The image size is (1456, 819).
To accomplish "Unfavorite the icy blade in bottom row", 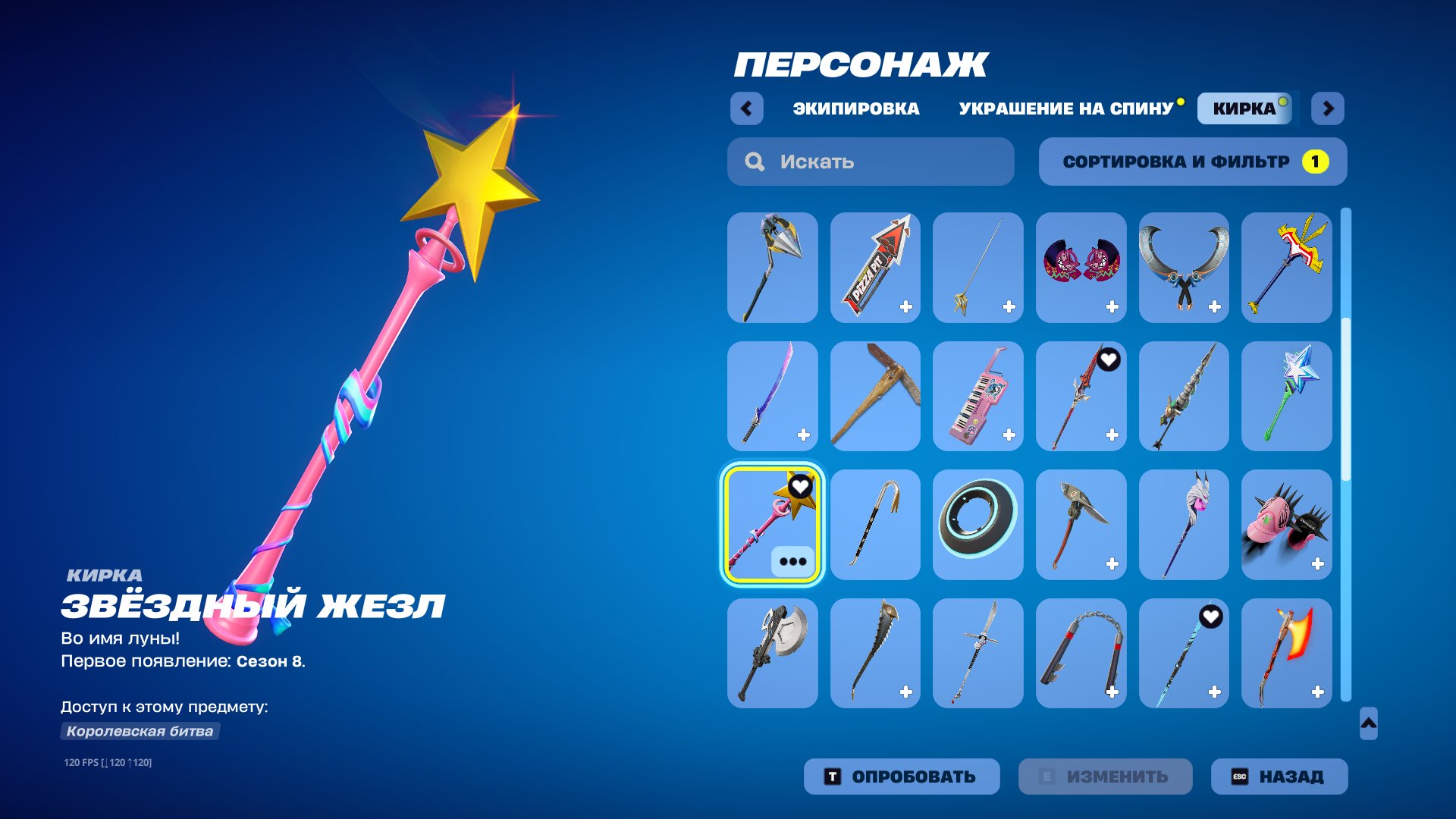I will pos(1211,617).
